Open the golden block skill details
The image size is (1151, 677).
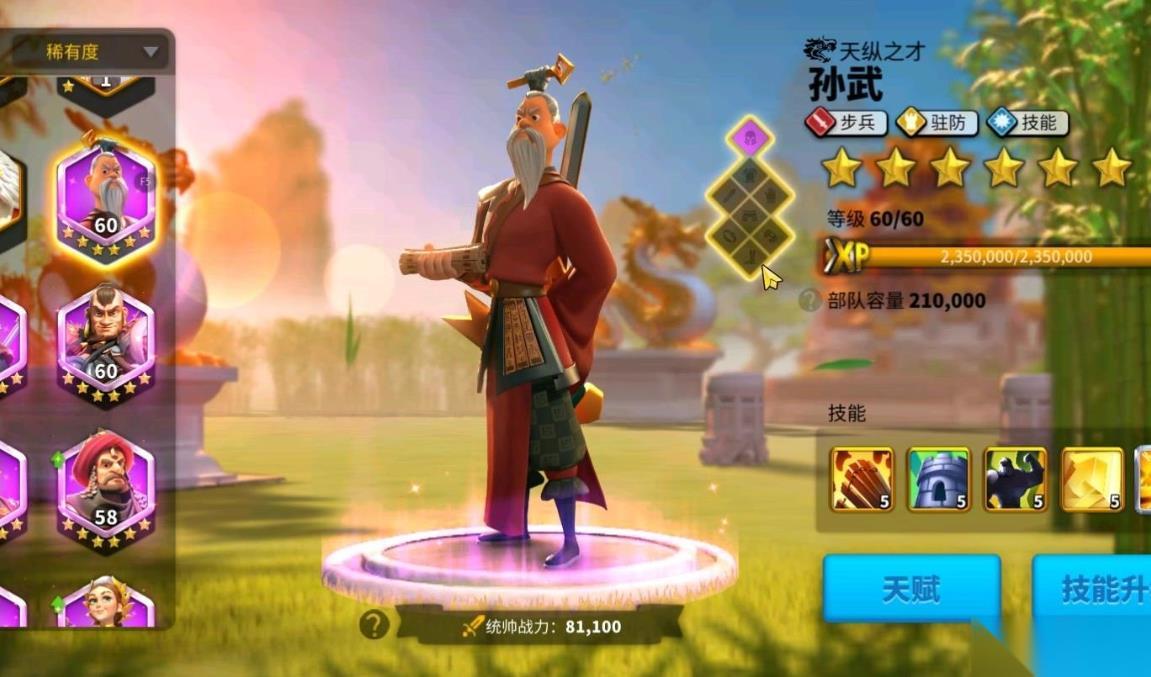[1092, 480]
